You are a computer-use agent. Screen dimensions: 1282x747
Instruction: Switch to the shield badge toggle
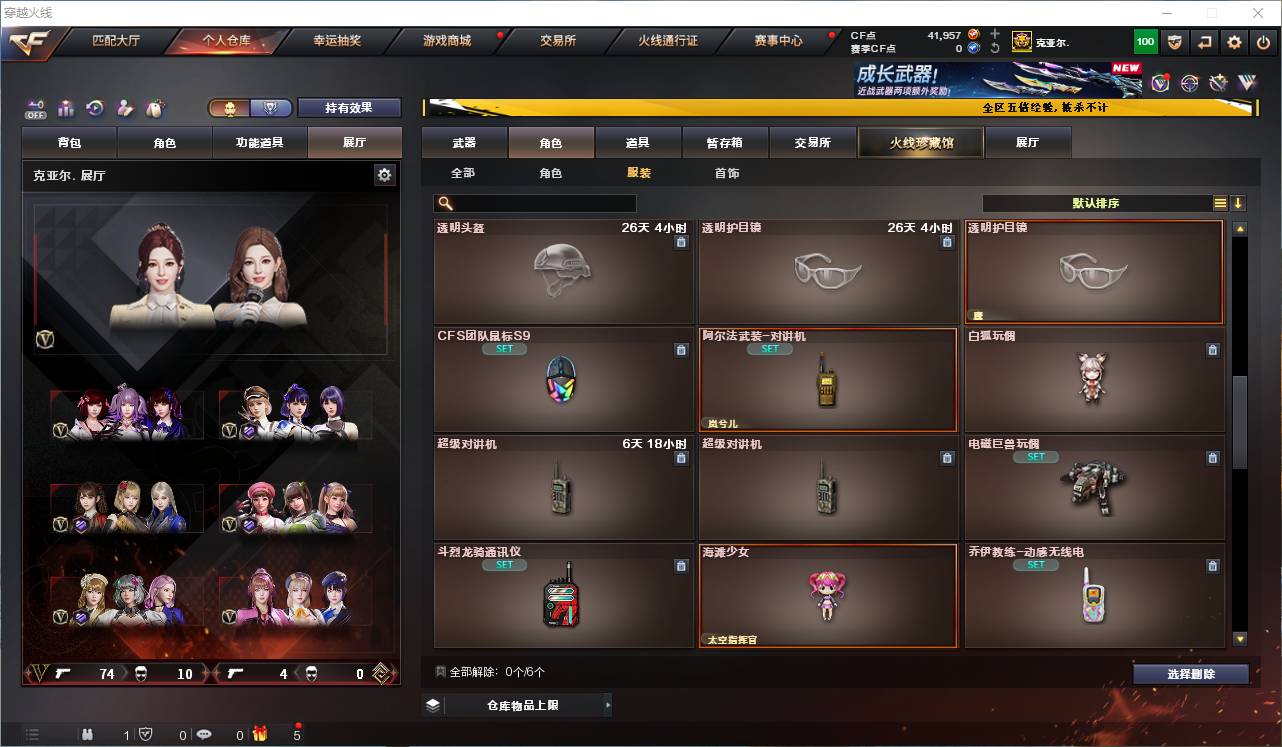click(x=269, y=108)
